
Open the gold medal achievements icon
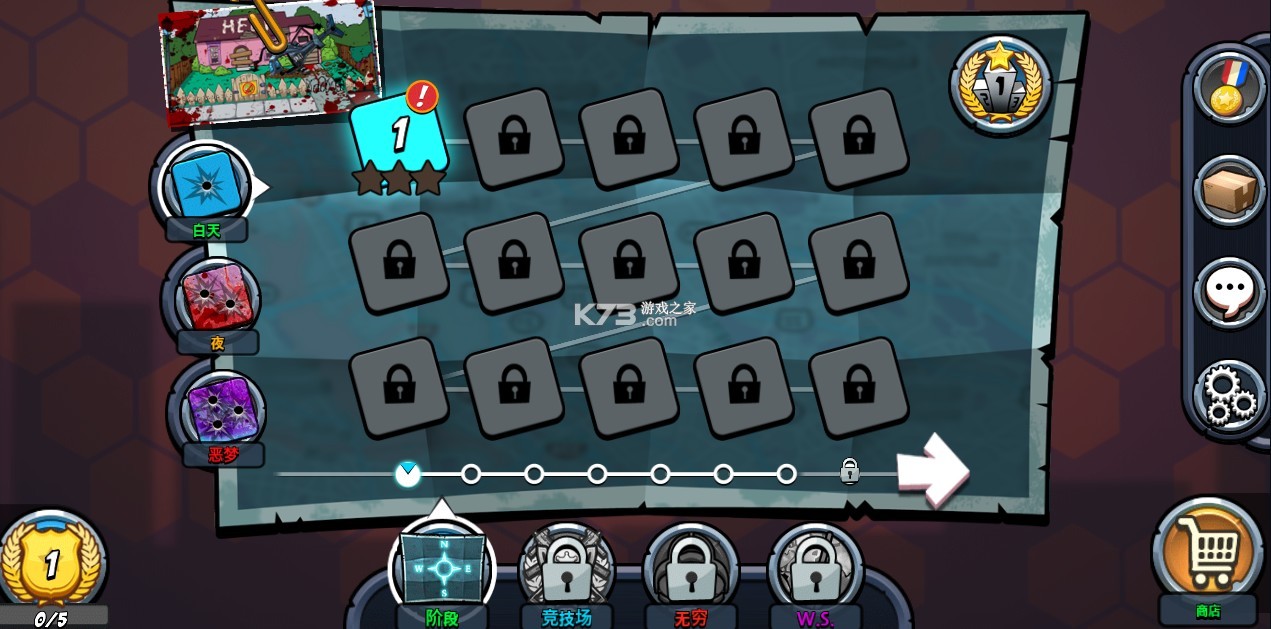tap(1229, 87)
